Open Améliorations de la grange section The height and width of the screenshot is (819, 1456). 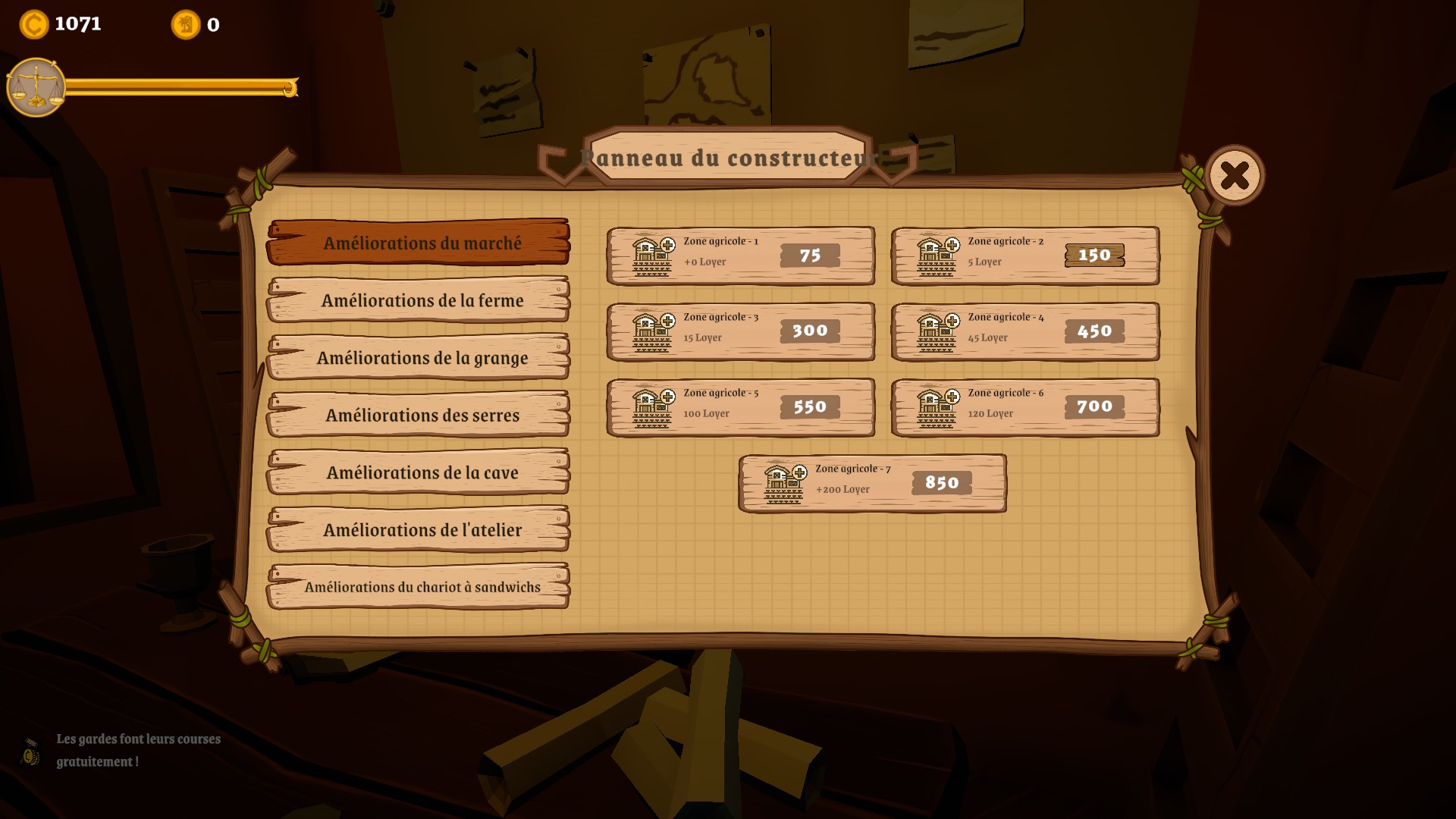pos(417,358)
